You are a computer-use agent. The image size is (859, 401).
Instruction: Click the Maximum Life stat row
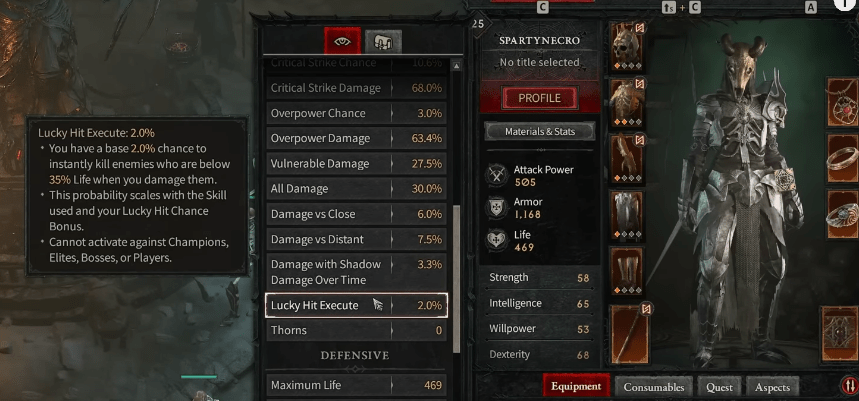(x=356, y=385)
